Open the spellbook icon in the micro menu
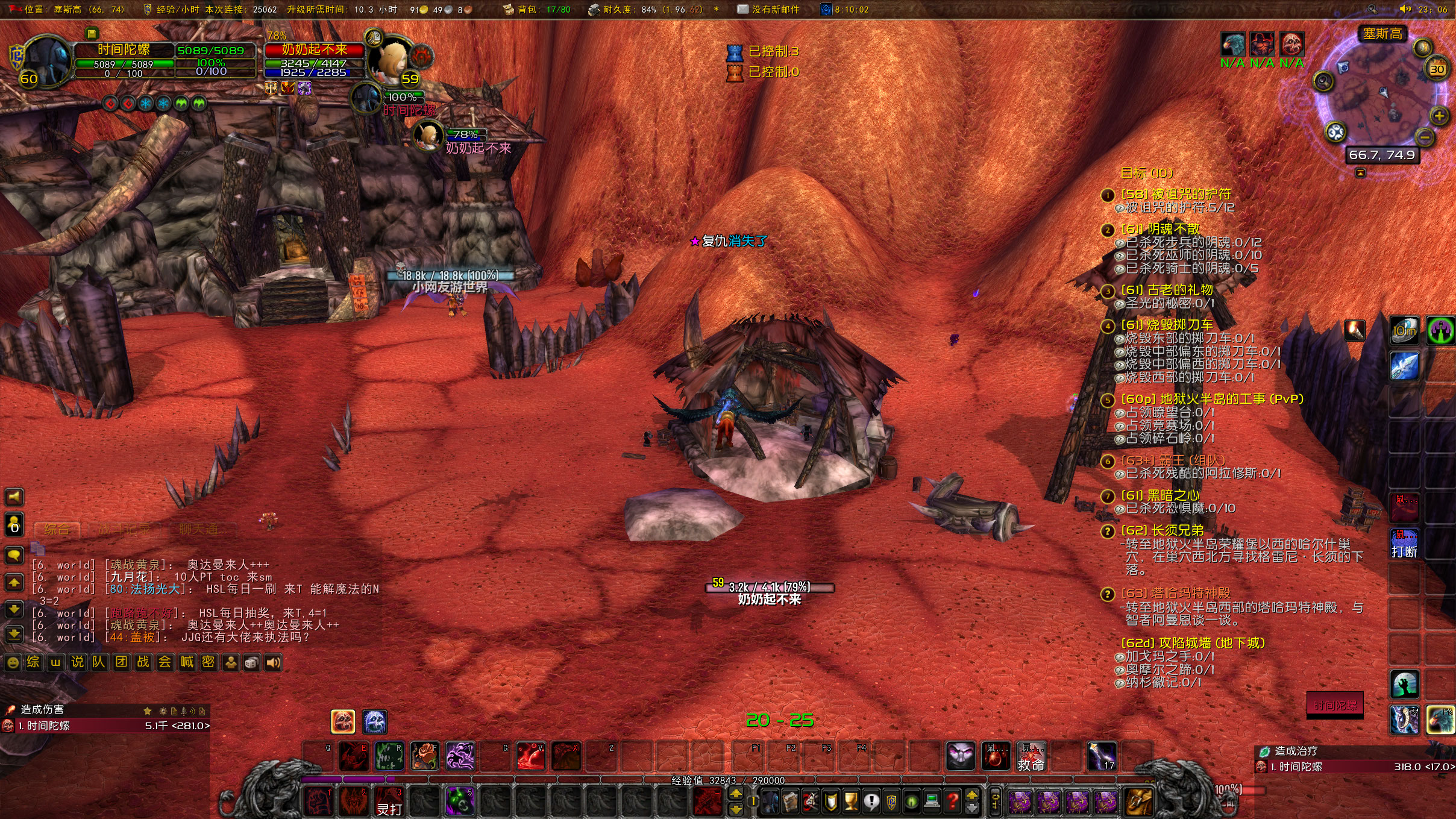Screen dimensions: 1456x819 pos(790,802)
